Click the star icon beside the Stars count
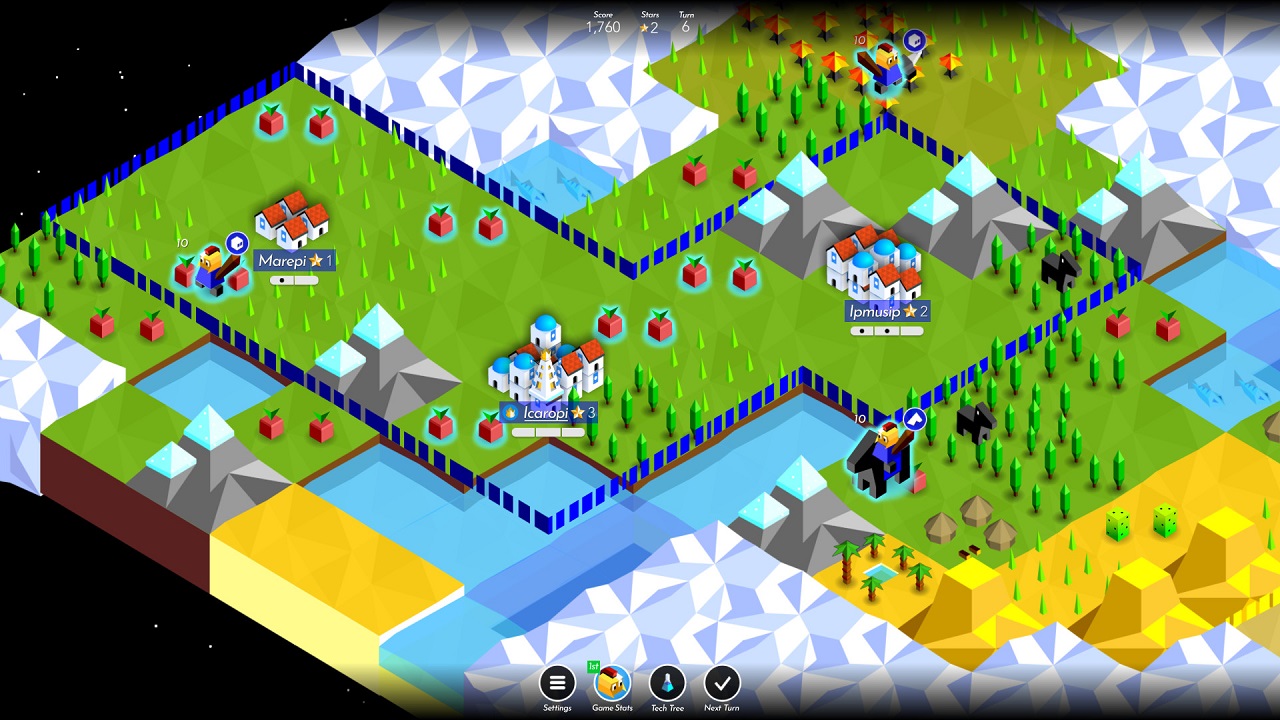 tap(643, 29)
